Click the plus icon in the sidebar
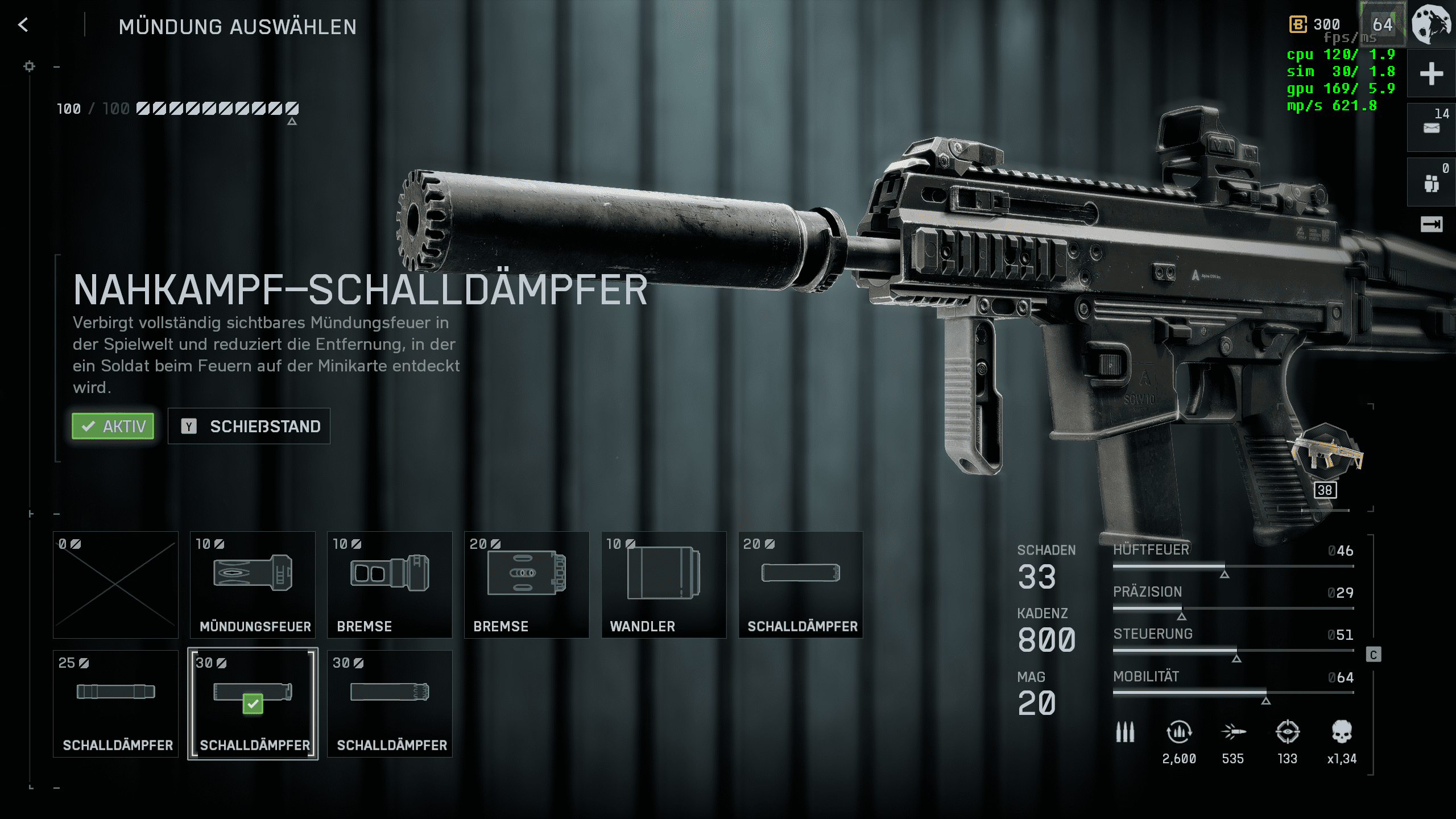 click(1431, 74)
